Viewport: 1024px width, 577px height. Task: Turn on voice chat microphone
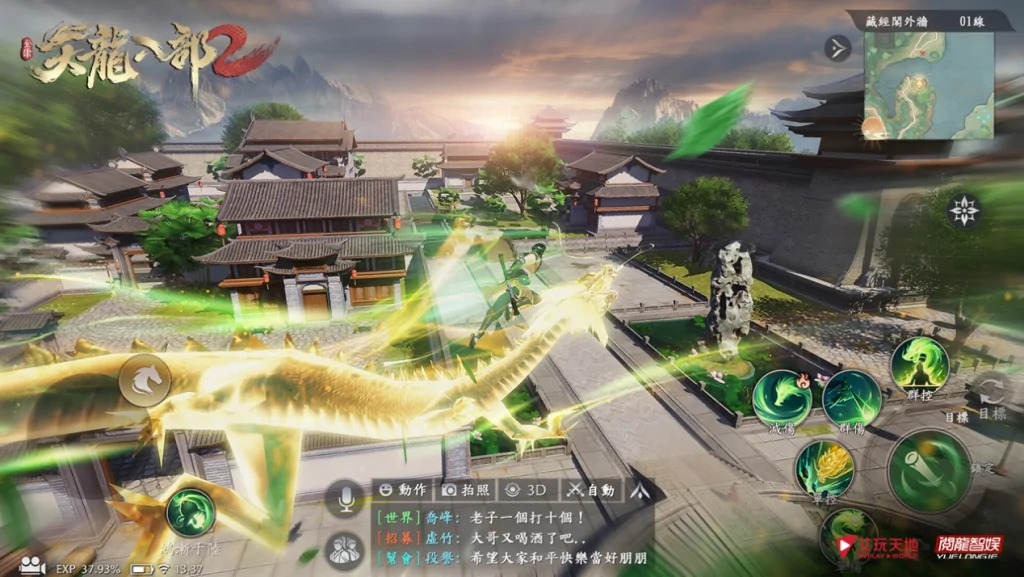point(347,496)
